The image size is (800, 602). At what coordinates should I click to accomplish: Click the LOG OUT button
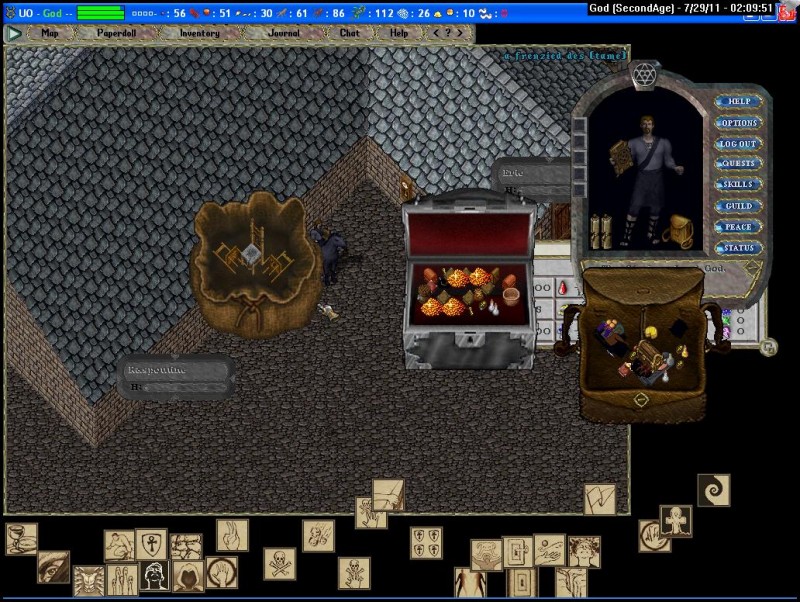739,144
